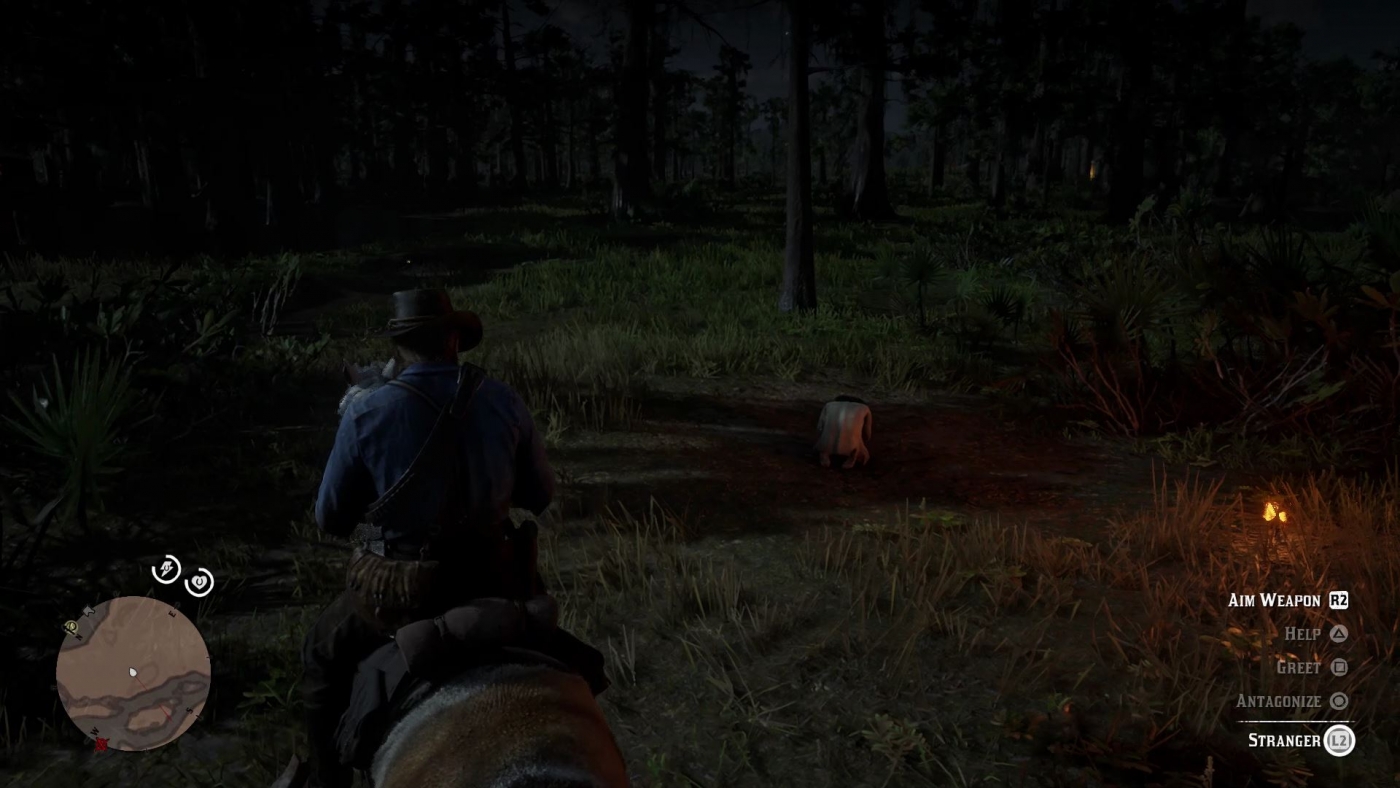Select the white player arrow in the minimap
Screen dimensions: 1400x788
coord(133,673)
